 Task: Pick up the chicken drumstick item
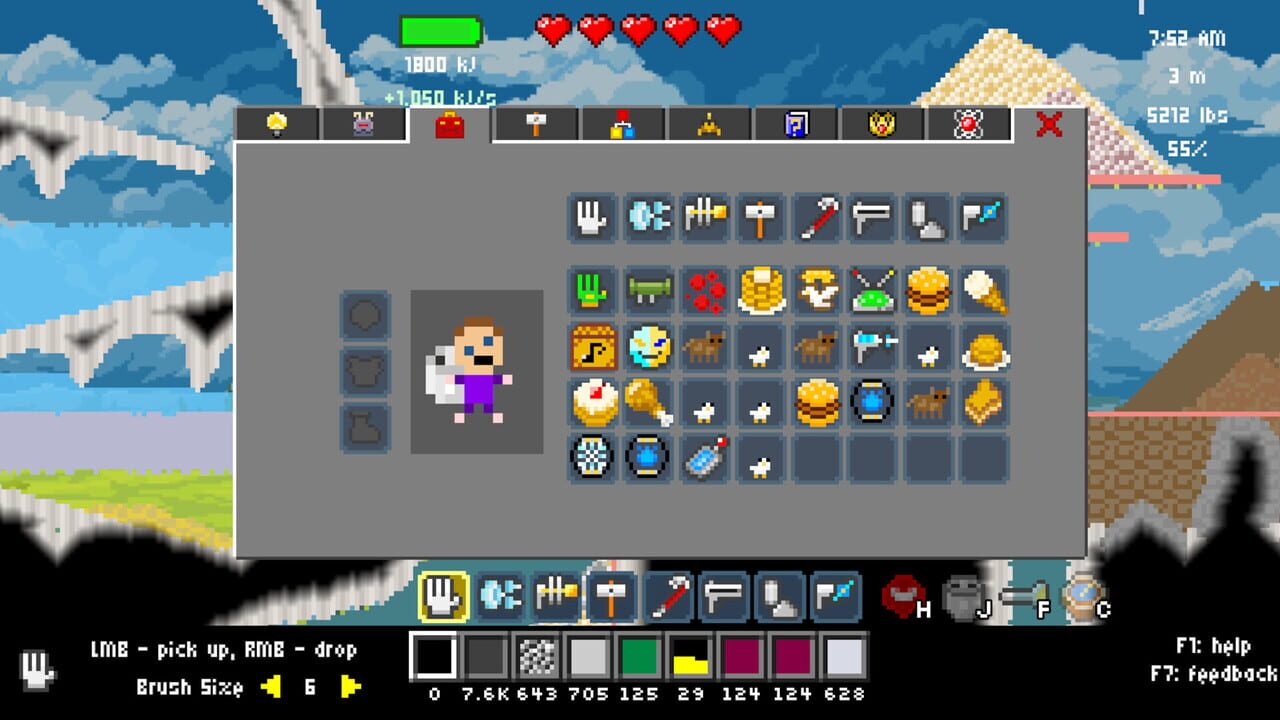click(649, 406)
